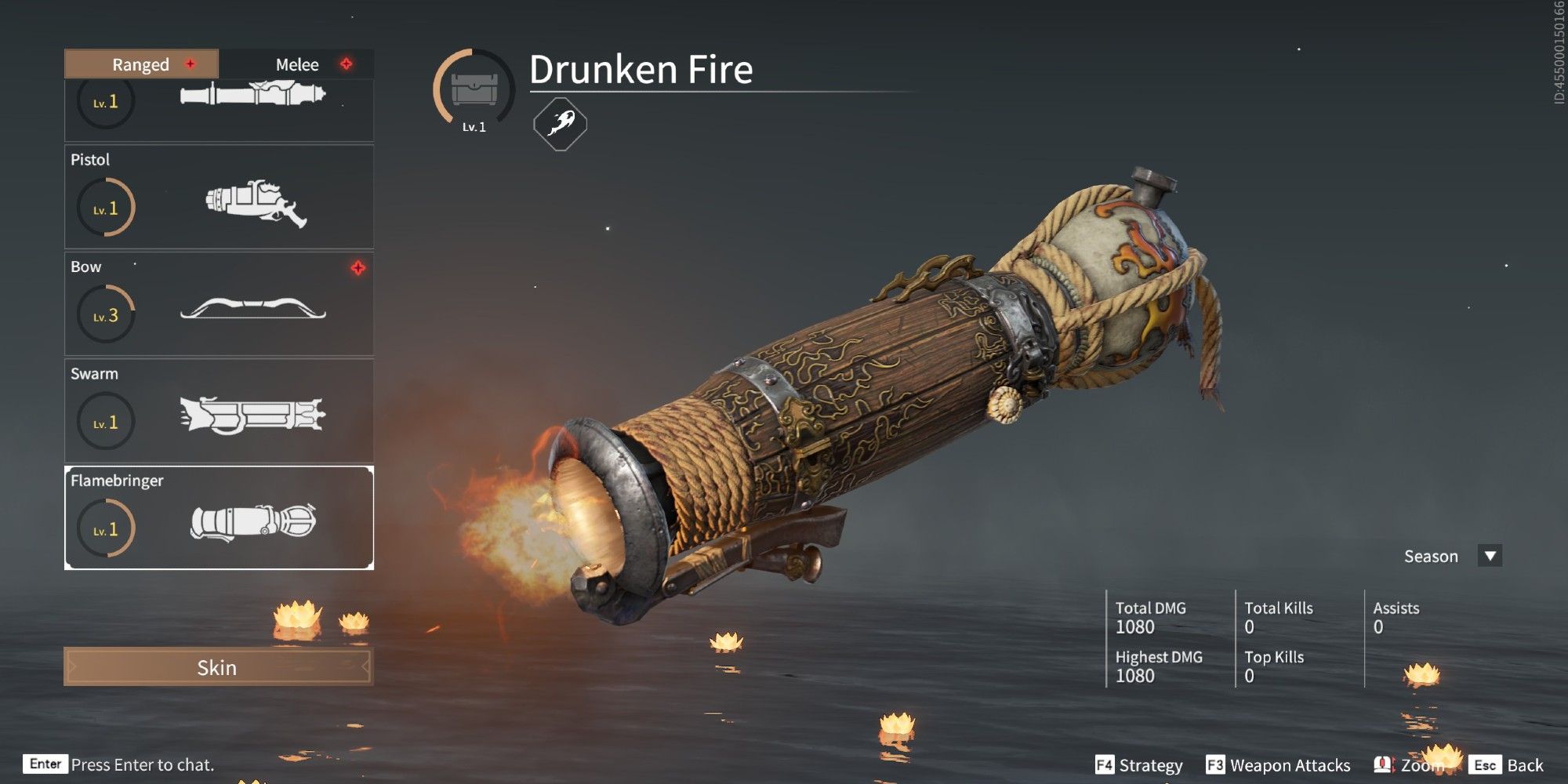This screenshot has width=1568, height=784.
Task: Switch to the Ranged weapons tab
Action: (141, 64)
